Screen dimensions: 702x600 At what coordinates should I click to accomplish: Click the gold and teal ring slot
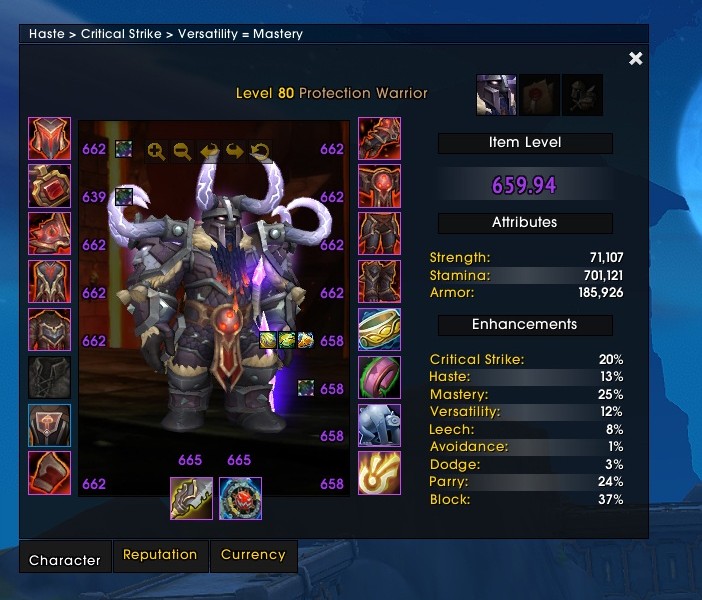tap(379, 330)
